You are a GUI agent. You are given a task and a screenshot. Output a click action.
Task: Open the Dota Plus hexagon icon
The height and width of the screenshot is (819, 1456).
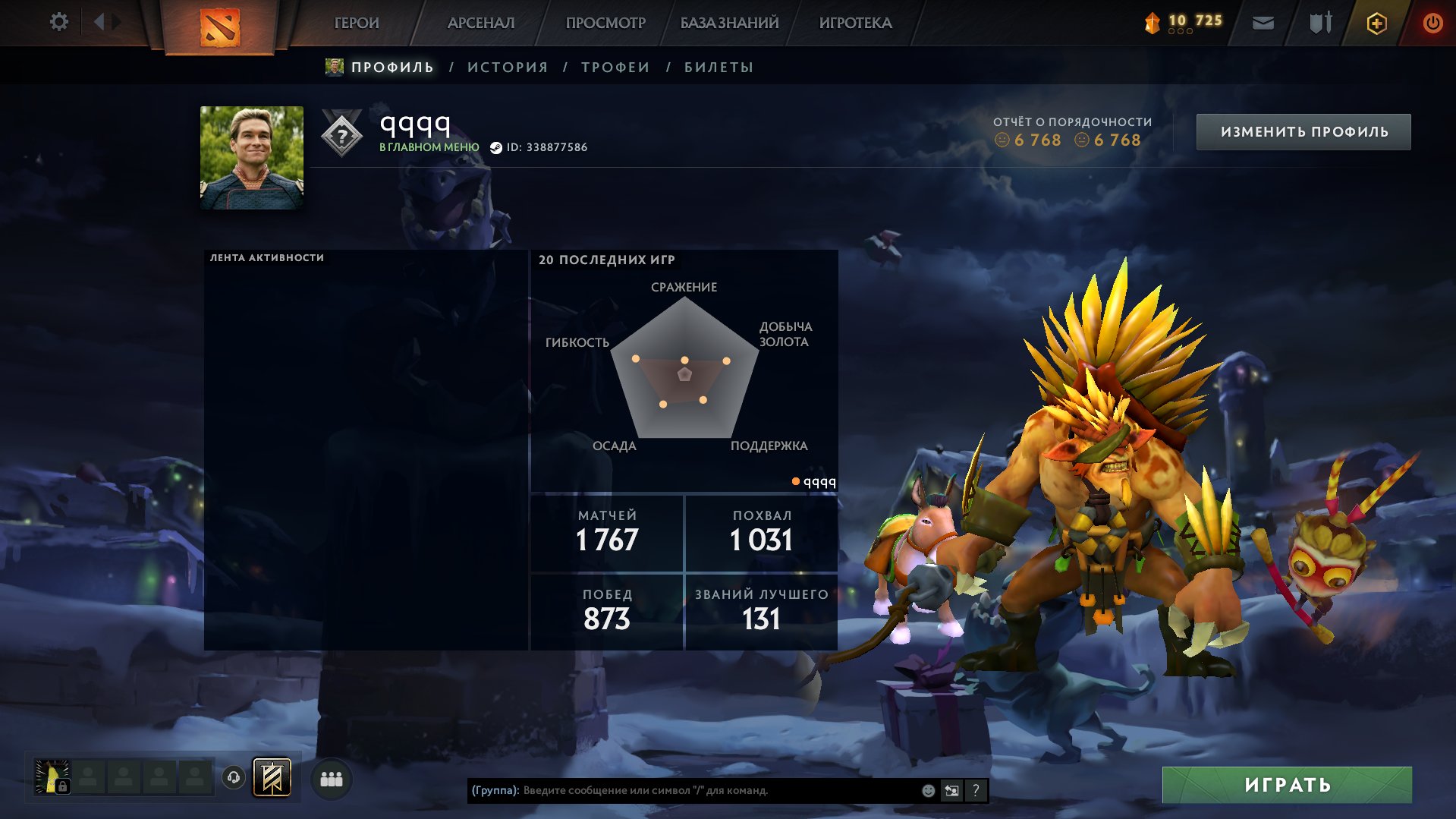click(x=1376, y=23)
